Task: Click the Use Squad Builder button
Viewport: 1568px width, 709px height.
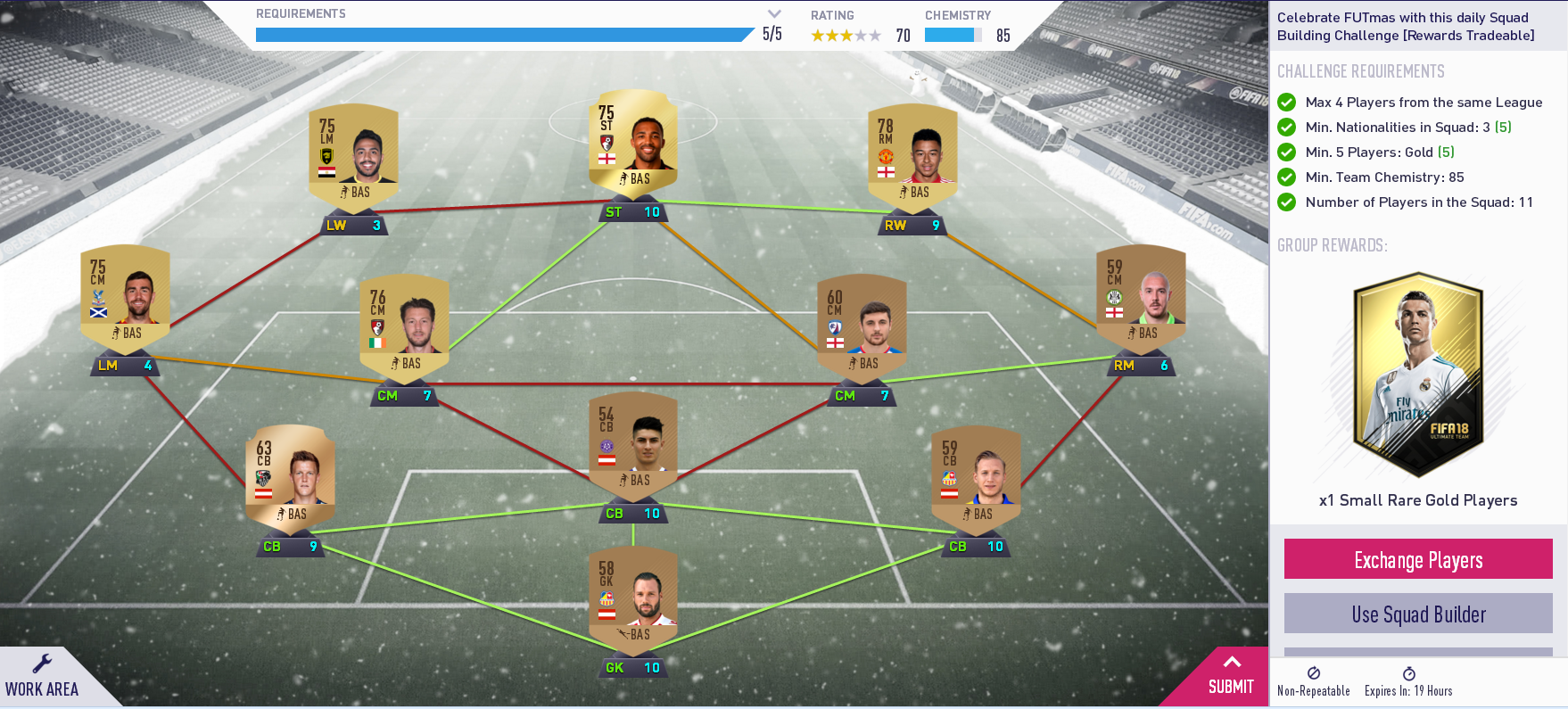Action: [x=1417, y=614]
